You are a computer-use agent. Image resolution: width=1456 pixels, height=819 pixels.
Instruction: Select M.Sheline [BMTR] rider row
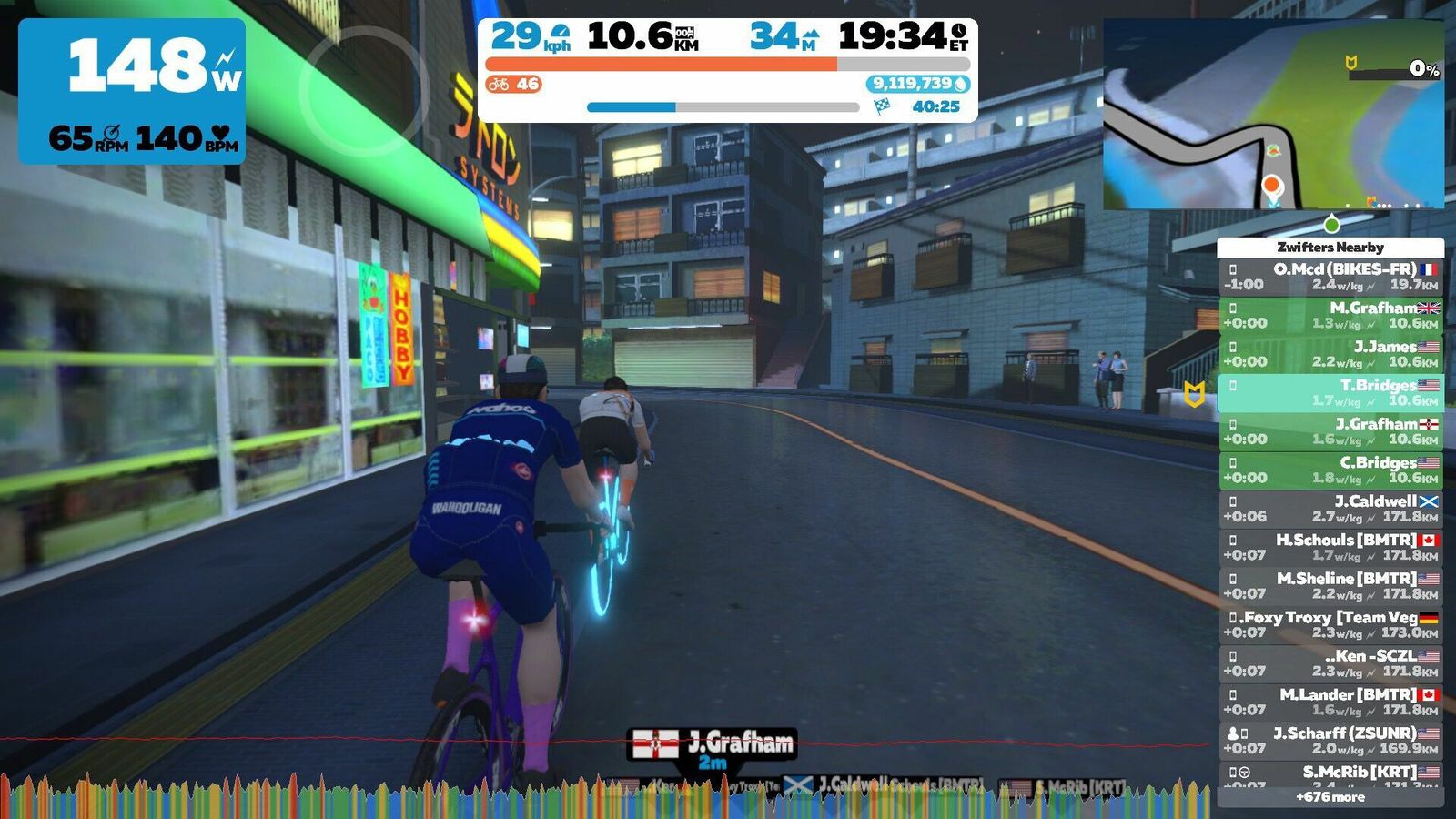tap(1330, 586)
